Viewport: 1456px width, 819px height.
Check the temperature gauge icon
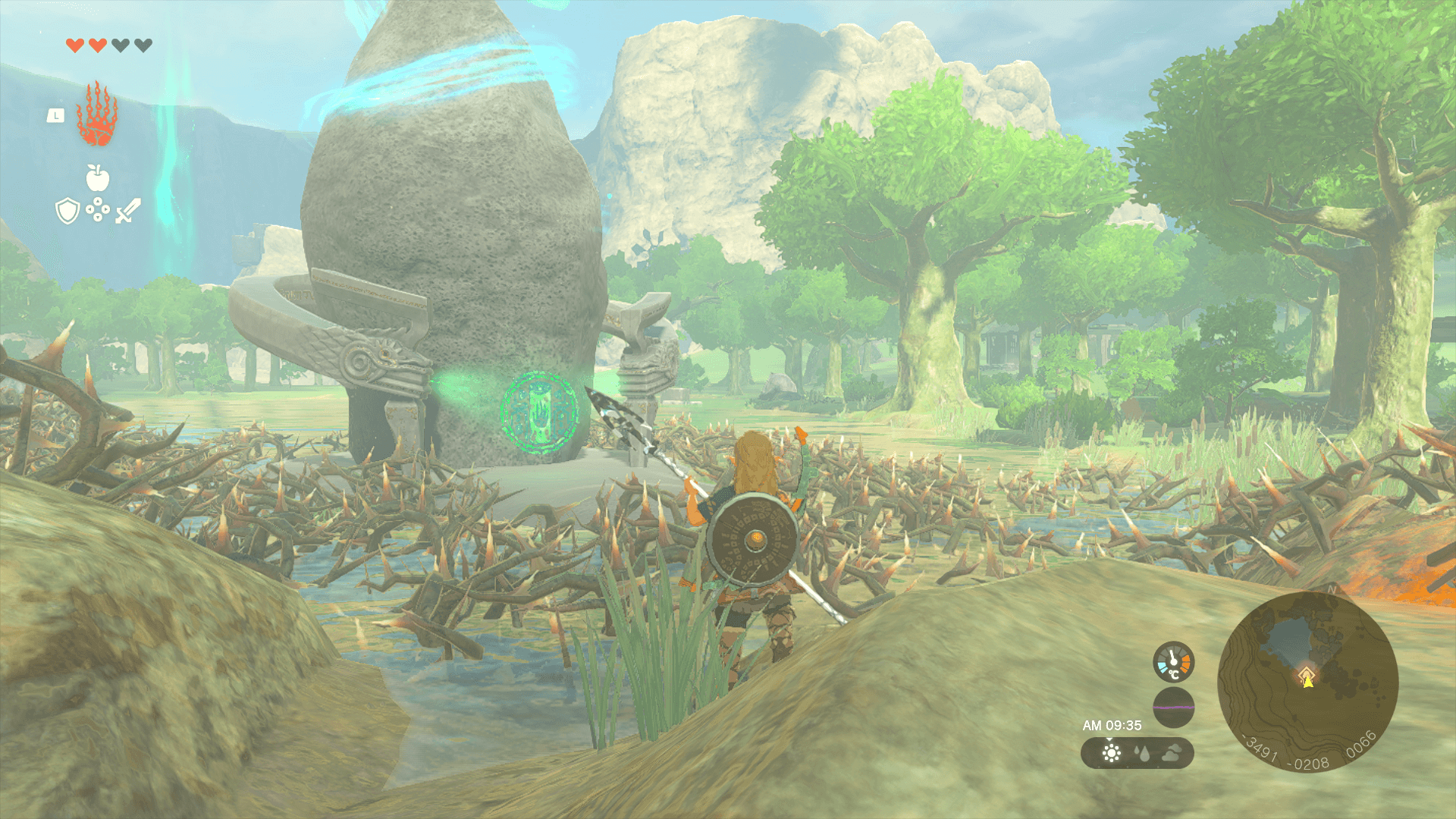[x=1173, y=661]
